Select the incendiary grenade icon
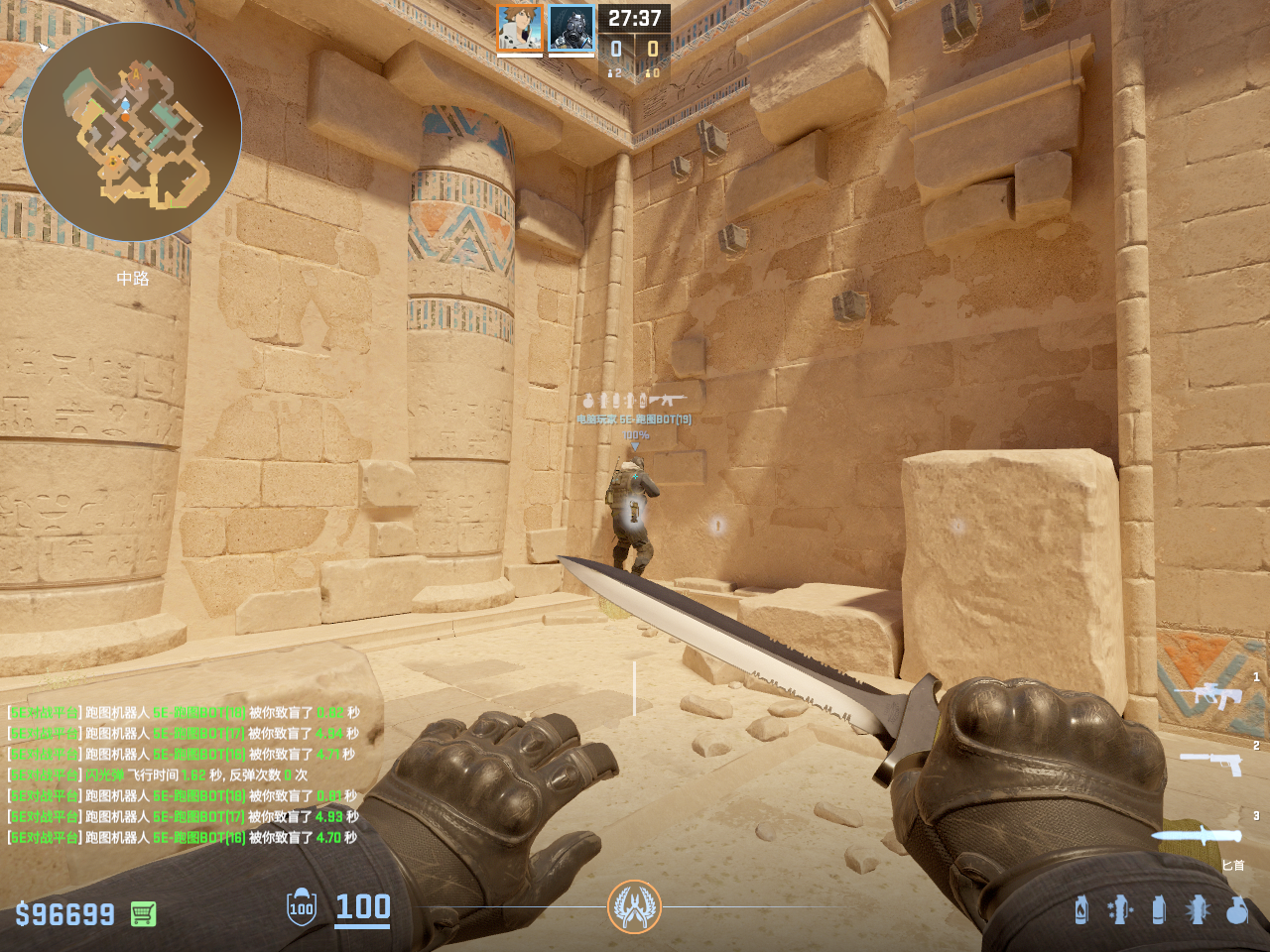Viewport: 1270px width, 952px height. [1081, 909]
